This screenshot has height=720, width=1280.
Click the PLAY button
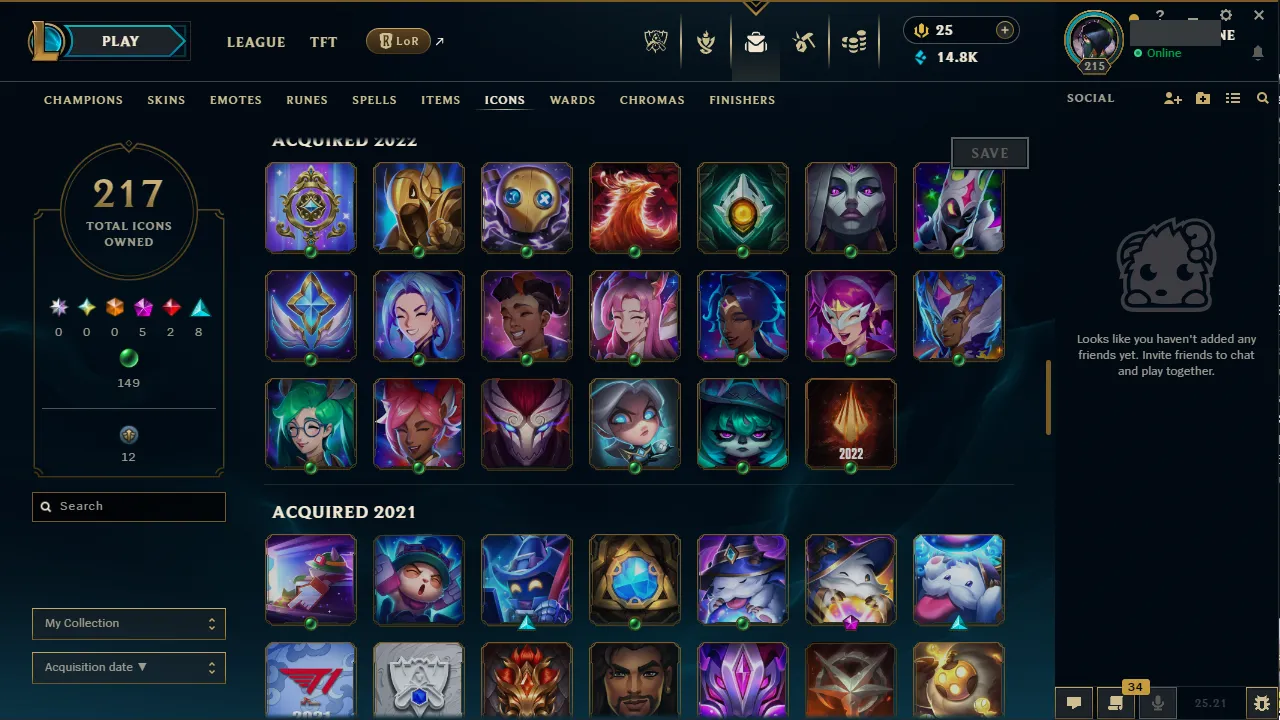pos(120,41)
